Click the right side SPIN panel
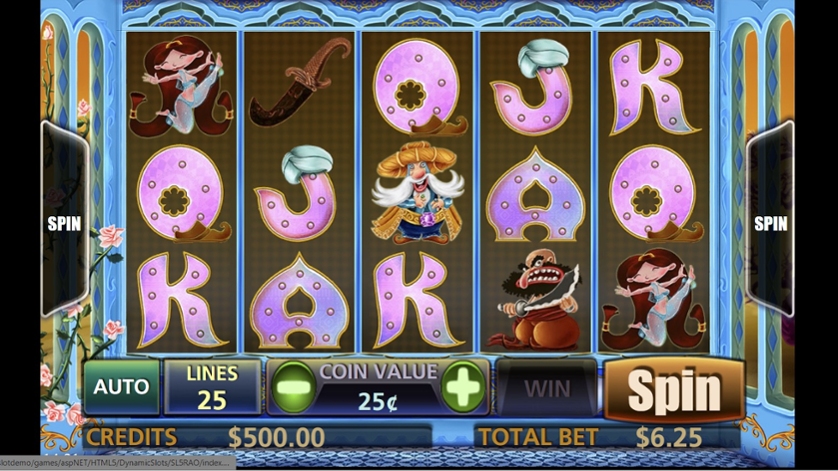 [770, 223]
